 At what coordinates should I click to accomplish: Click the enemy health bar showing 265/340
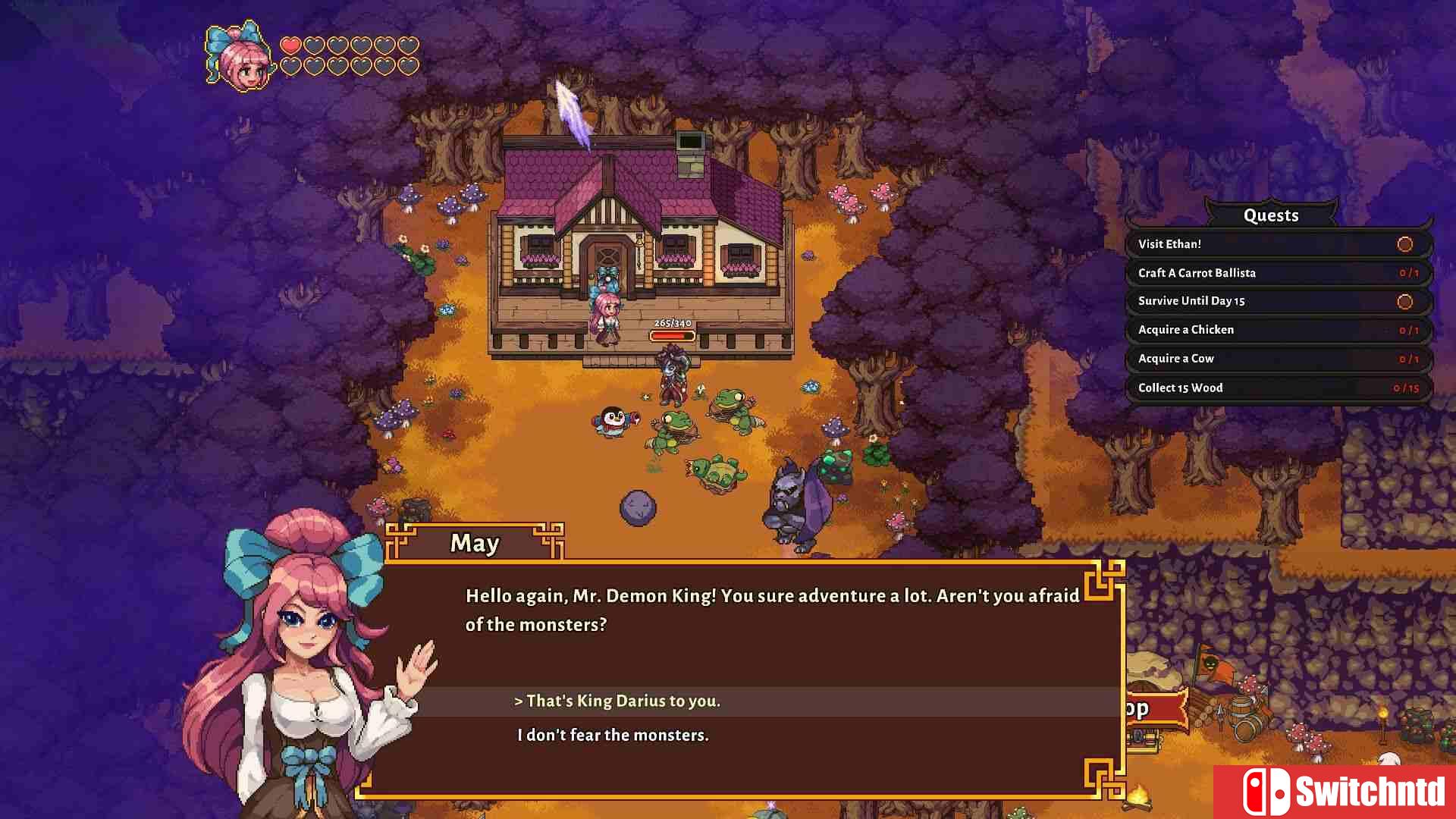[x=670, y=331]
